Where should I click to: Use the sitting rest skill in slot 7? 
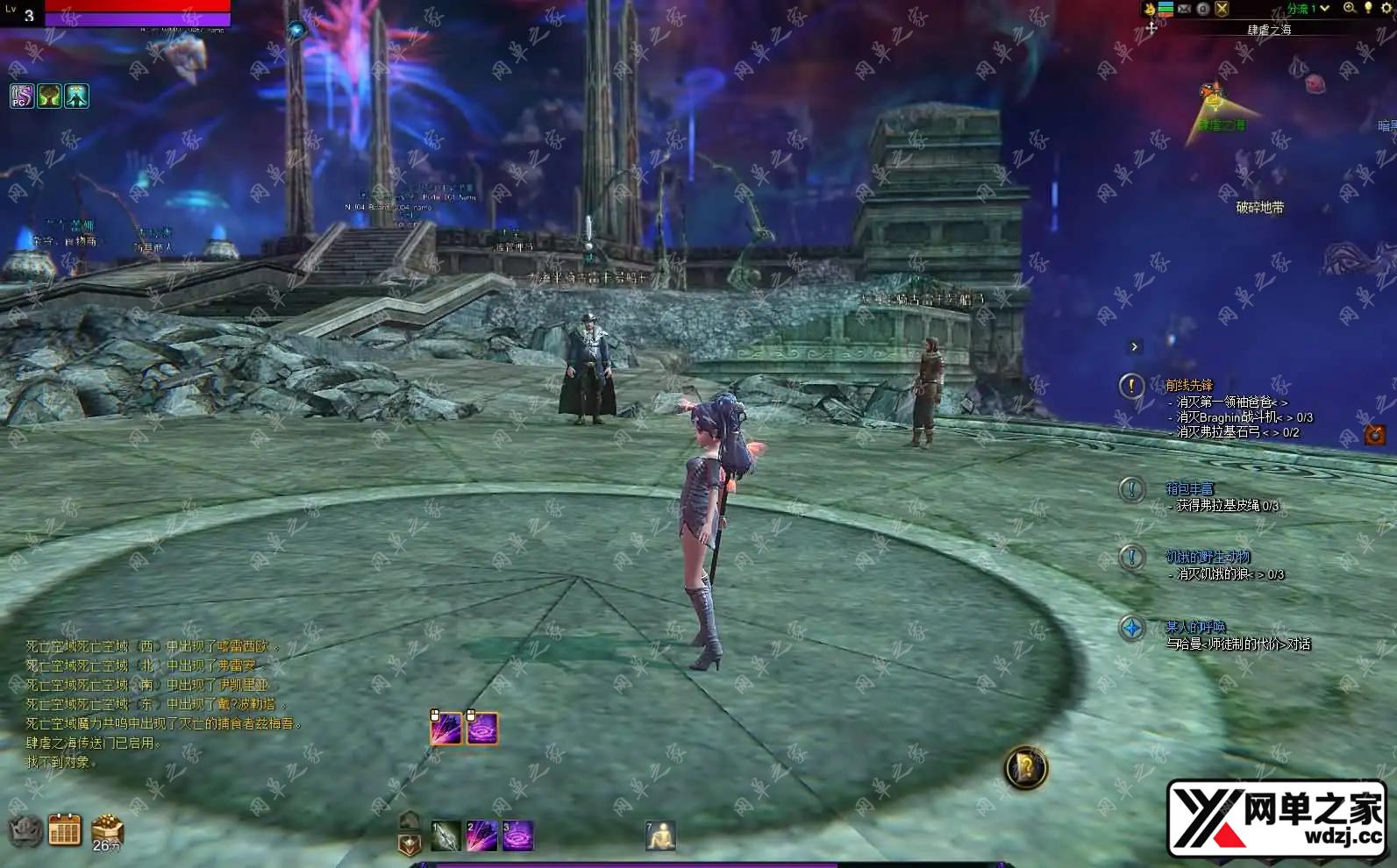659,836
